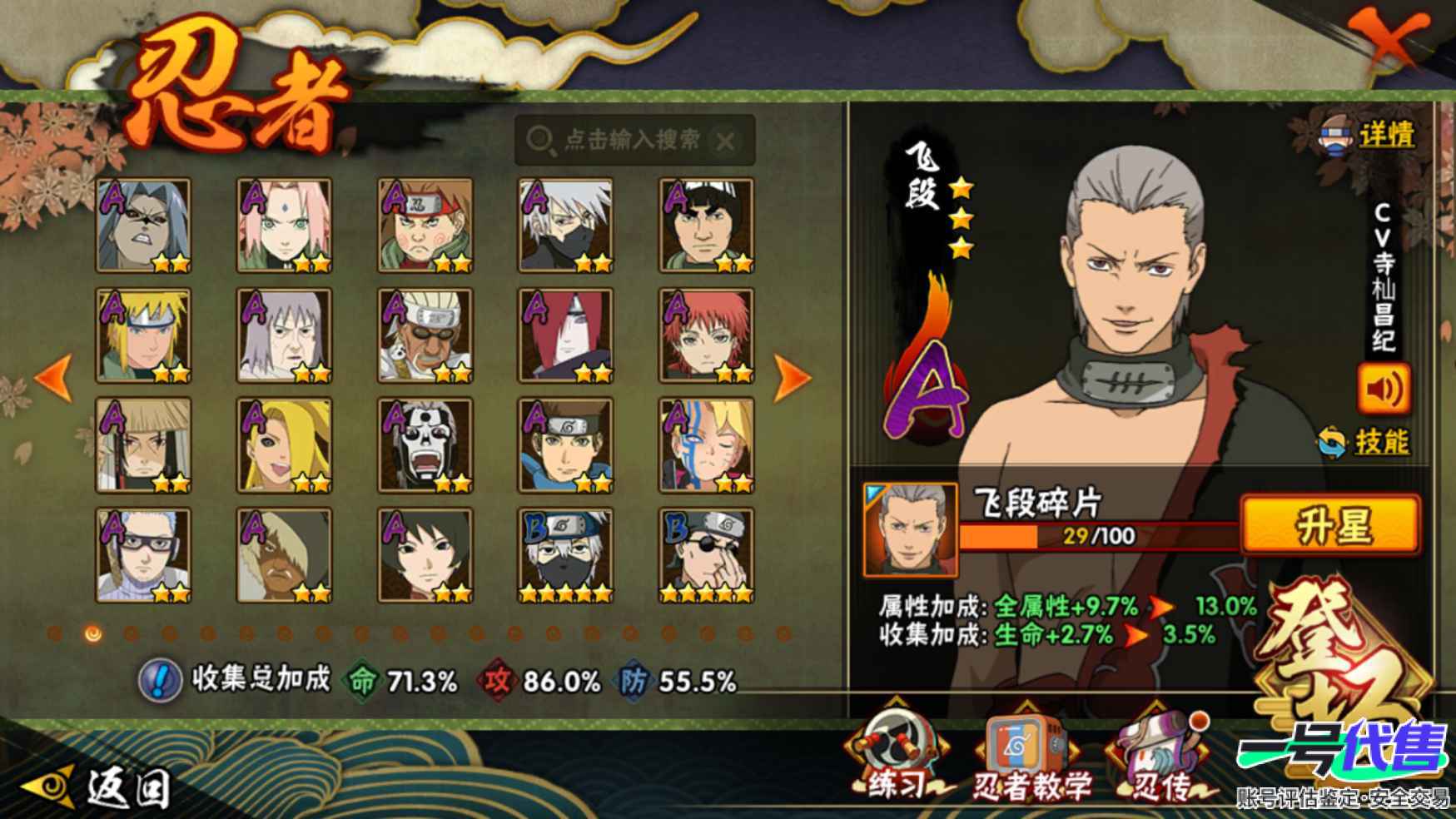Screen dimensions: 1456x819
Task: Clear the search box text
Action: coord(725,141)
